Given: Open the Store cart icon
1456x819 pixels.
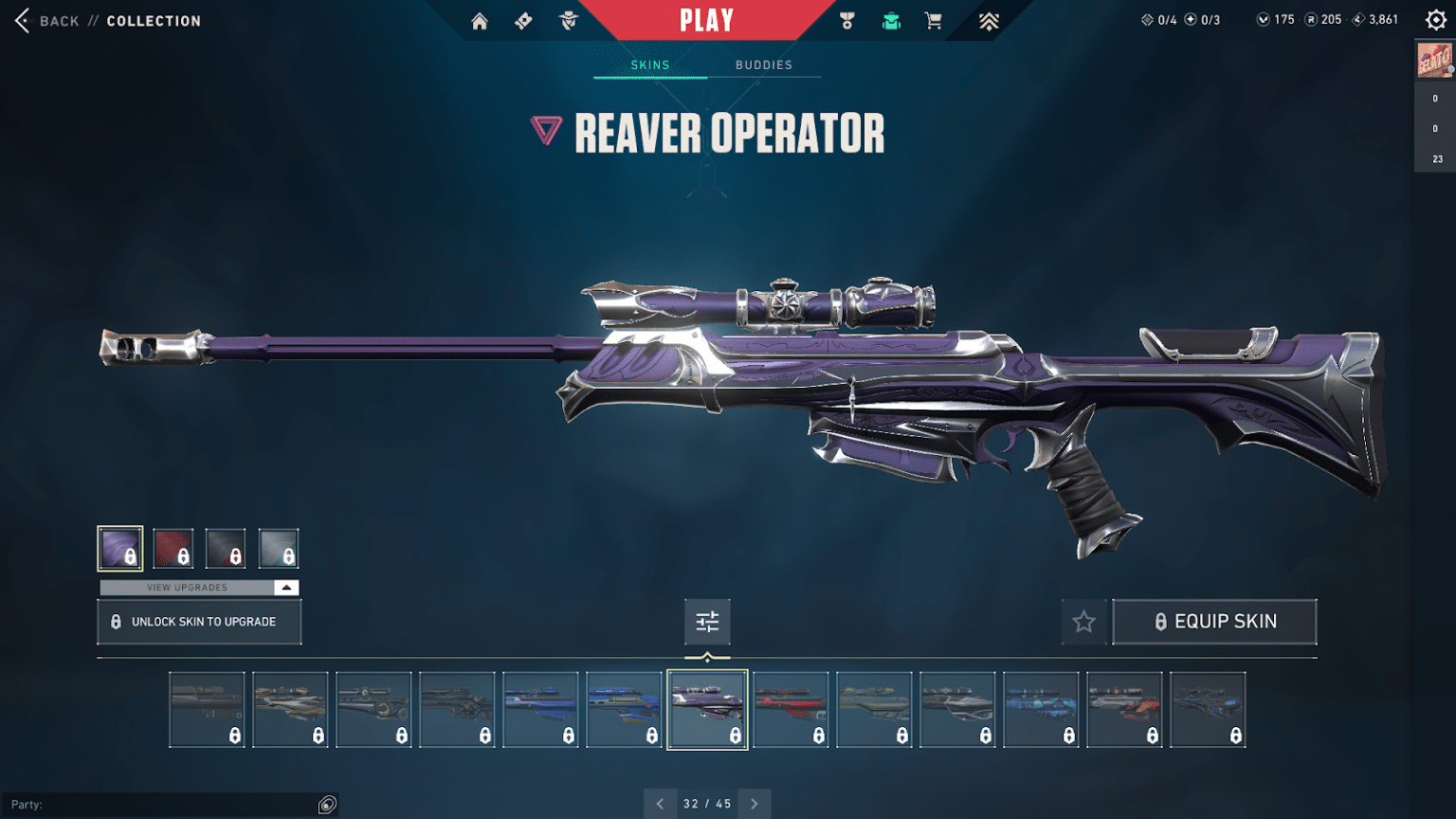Looking at the screenshot, I should coord(934,20).
